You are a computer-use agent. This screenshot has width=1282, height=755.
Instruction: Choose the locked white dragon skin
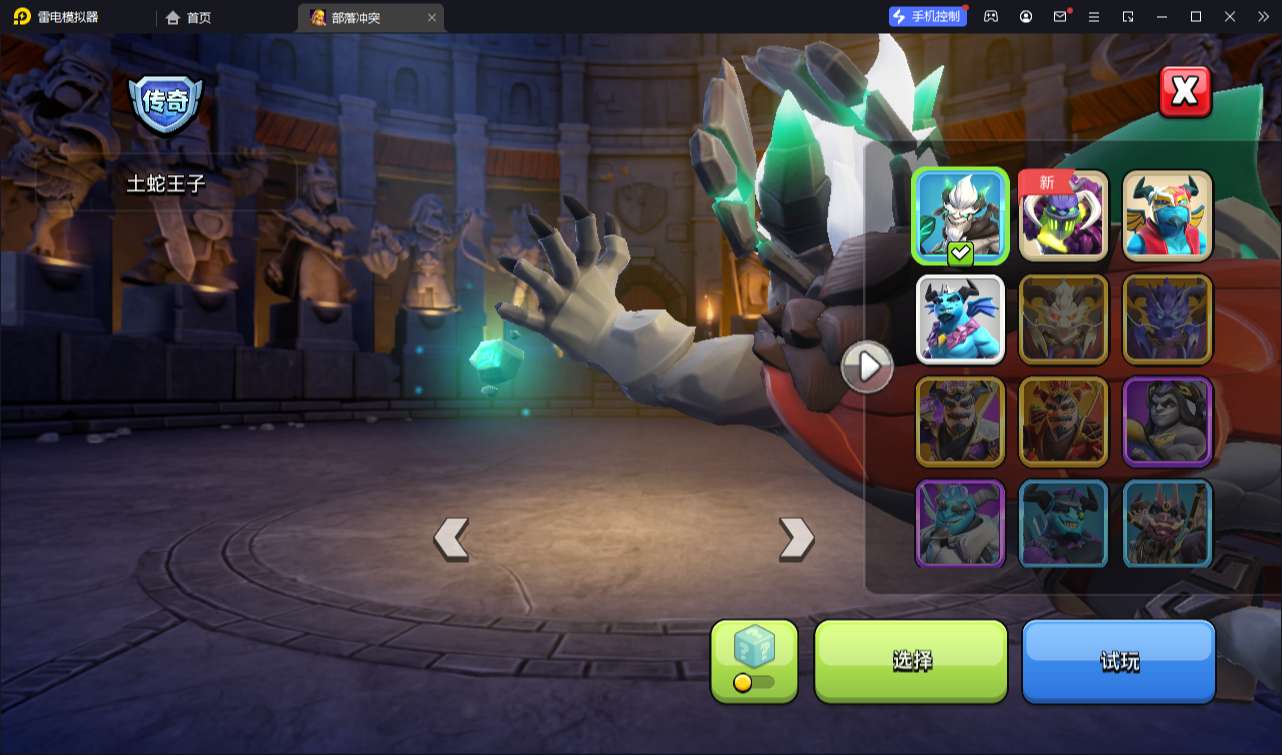click(x=1063, y=319)
